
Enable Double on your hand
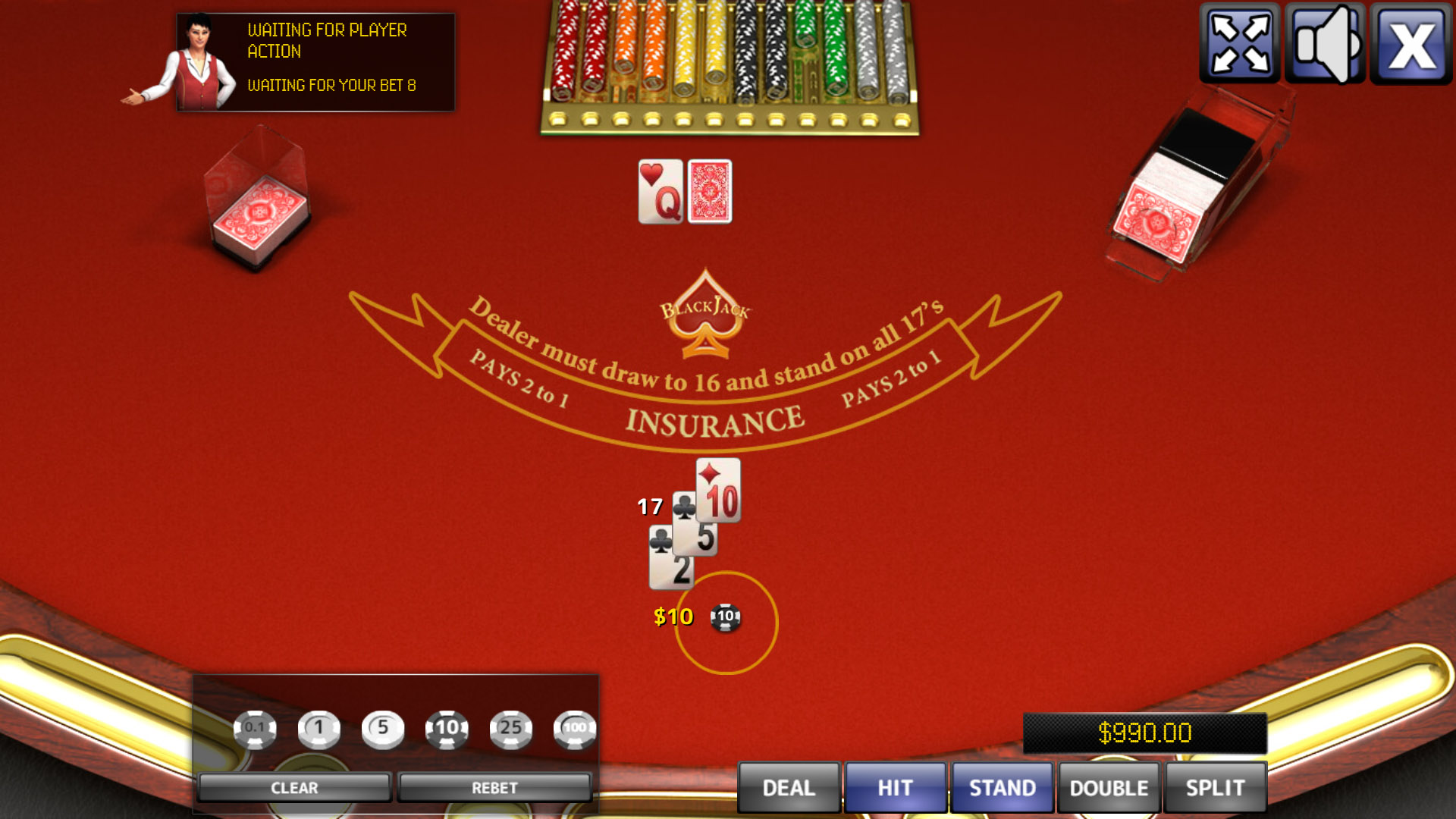[1106, 787]
